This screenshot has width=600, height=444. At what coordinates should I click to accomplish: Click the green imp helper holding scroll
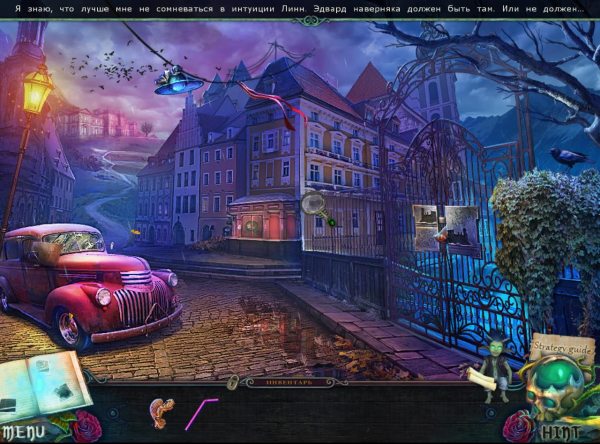492,367
